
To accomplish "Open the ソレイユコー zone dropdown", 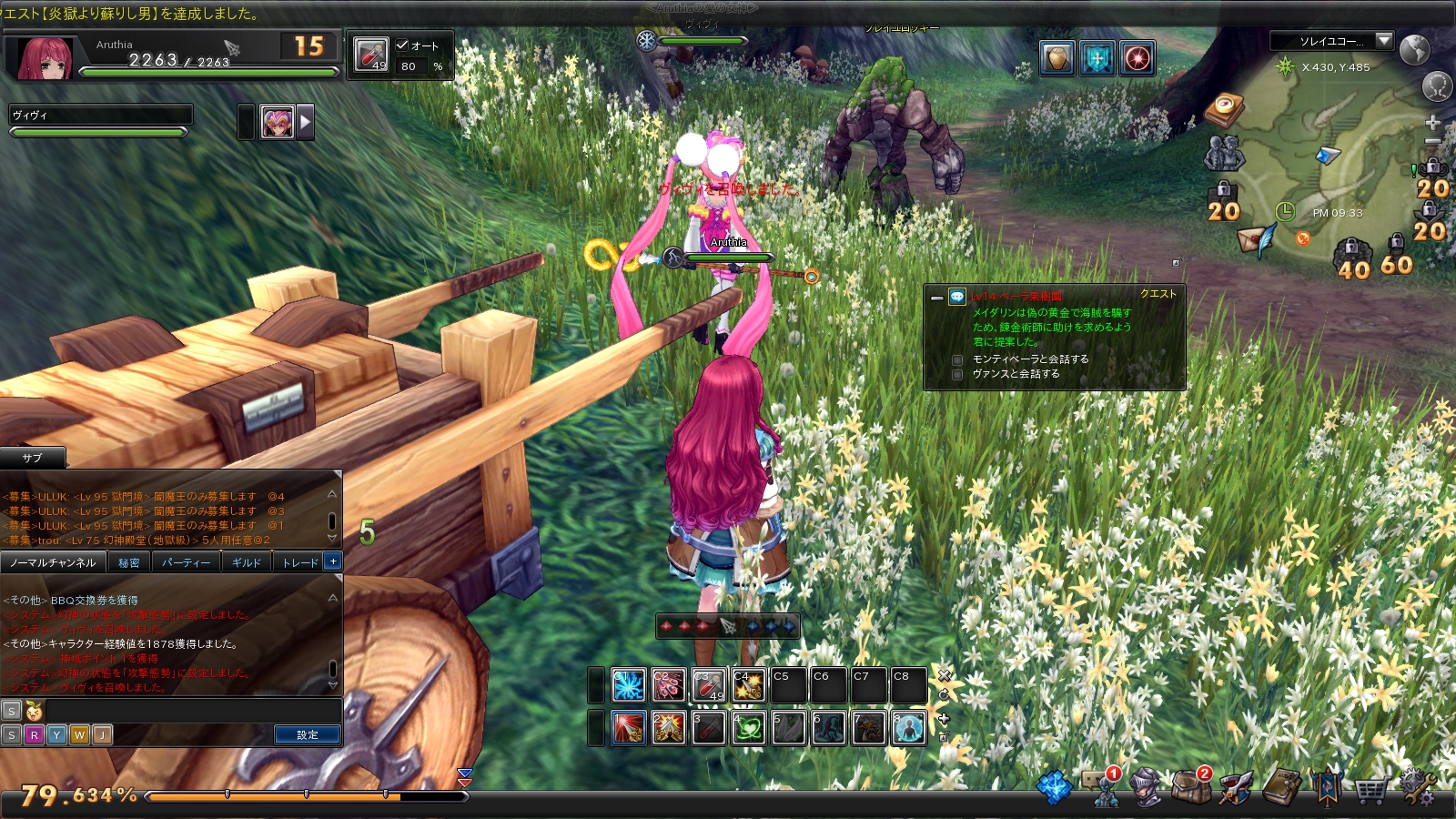I will click(1384, 41).
